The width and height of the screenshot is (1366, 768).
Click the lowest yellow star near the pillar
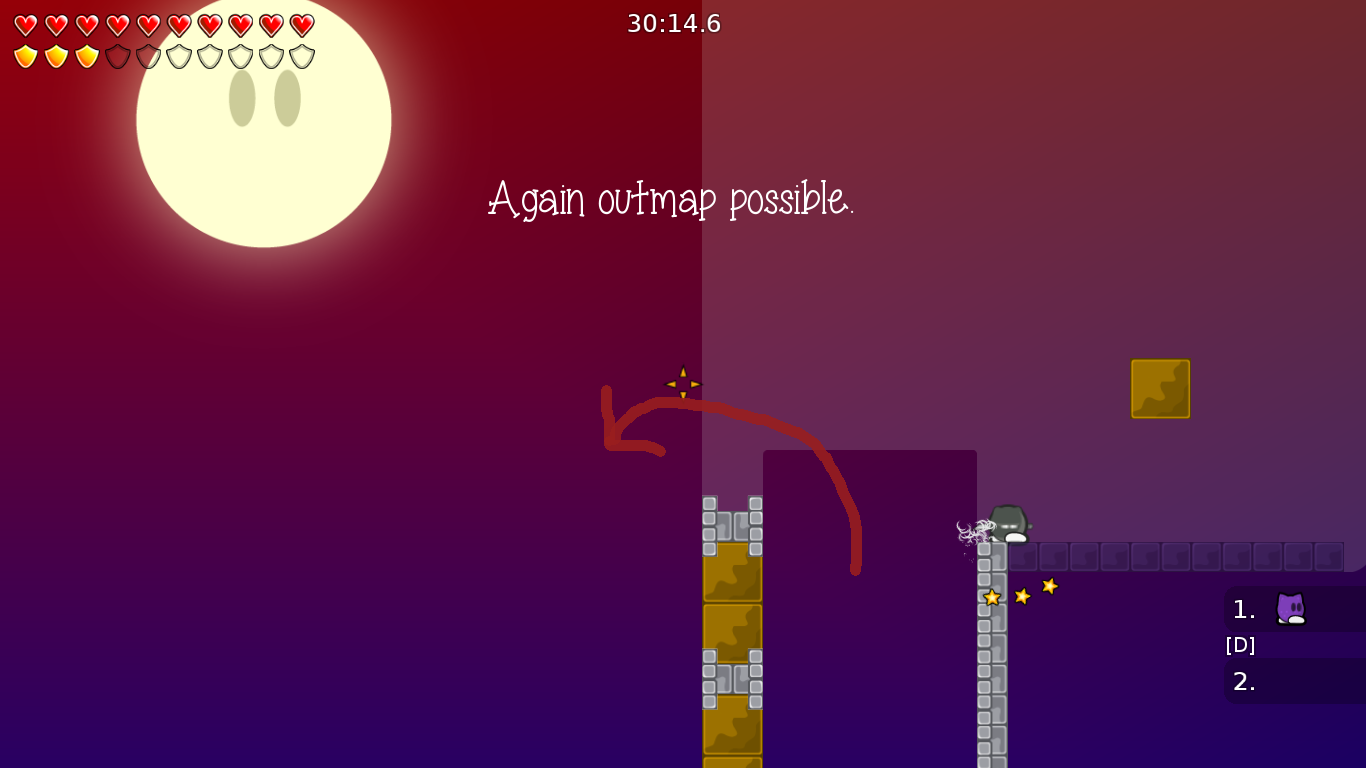click(x=991, y=597)
